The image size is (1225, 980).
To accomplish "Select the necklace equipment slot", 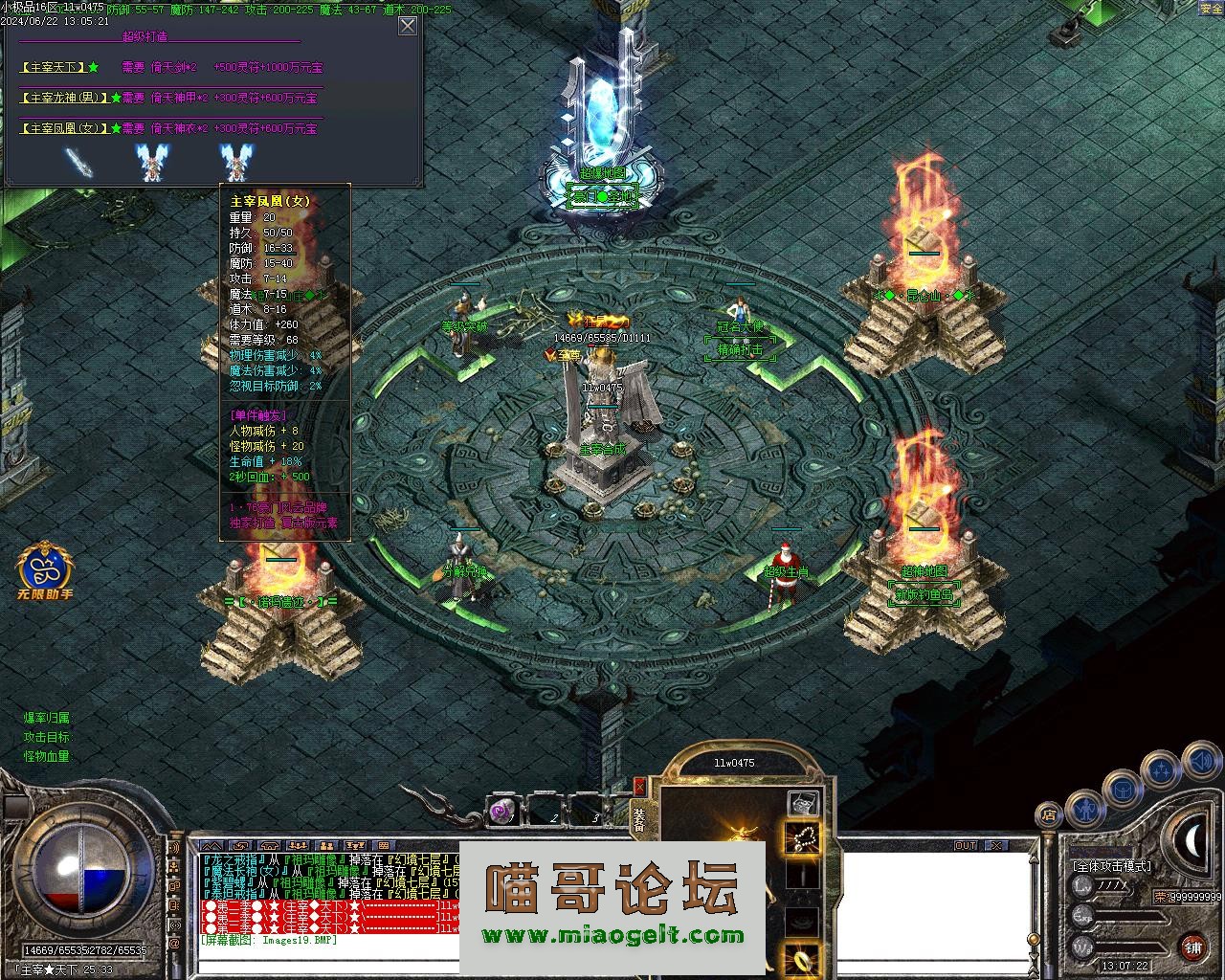I will 802,837.
